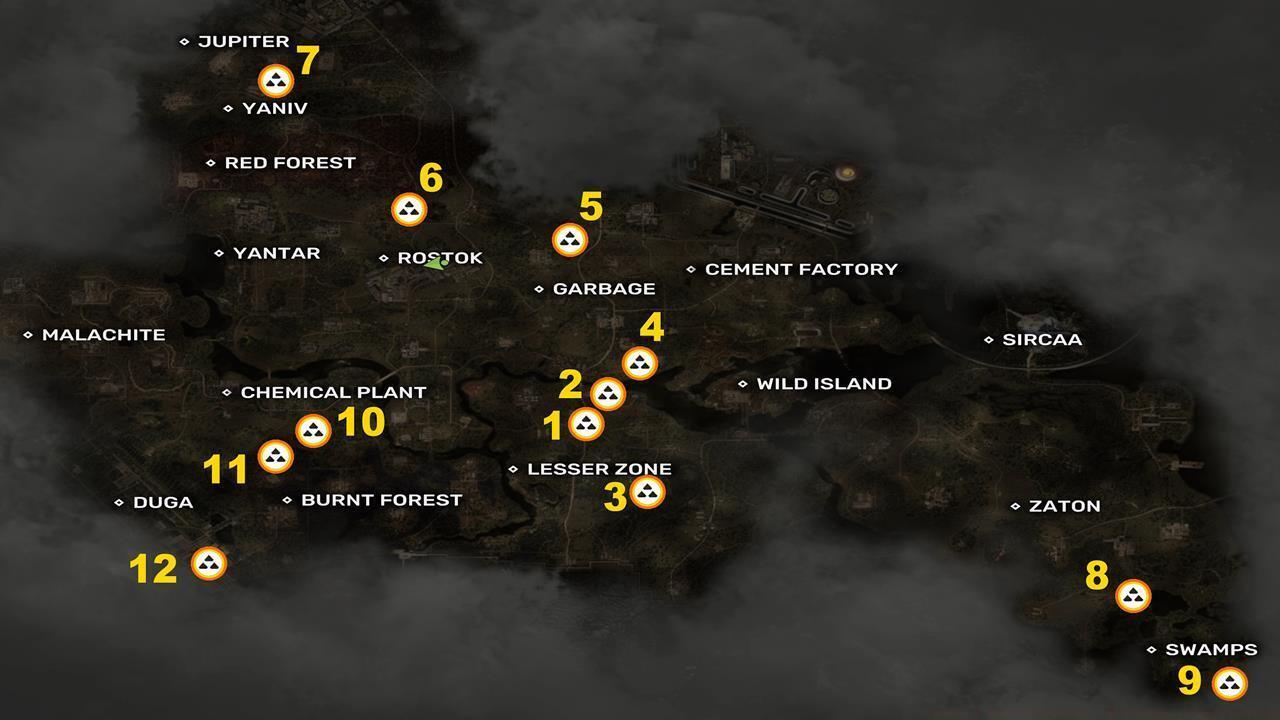Click the diamond marker beside MALACHITE

coord(29,335)
